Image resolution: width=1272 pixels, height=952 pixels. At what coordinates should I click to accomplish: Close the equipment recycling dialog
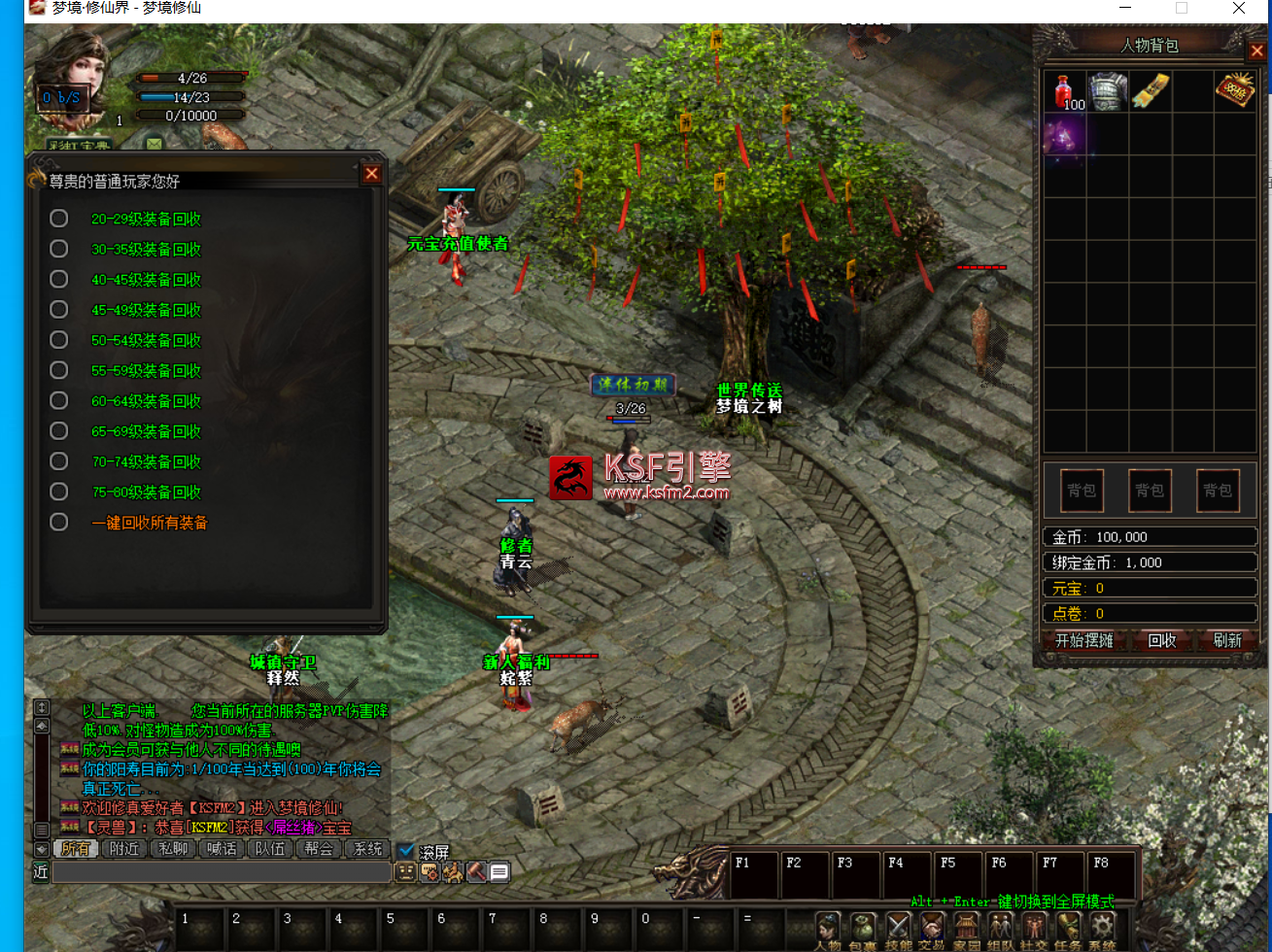coord(371,174)
